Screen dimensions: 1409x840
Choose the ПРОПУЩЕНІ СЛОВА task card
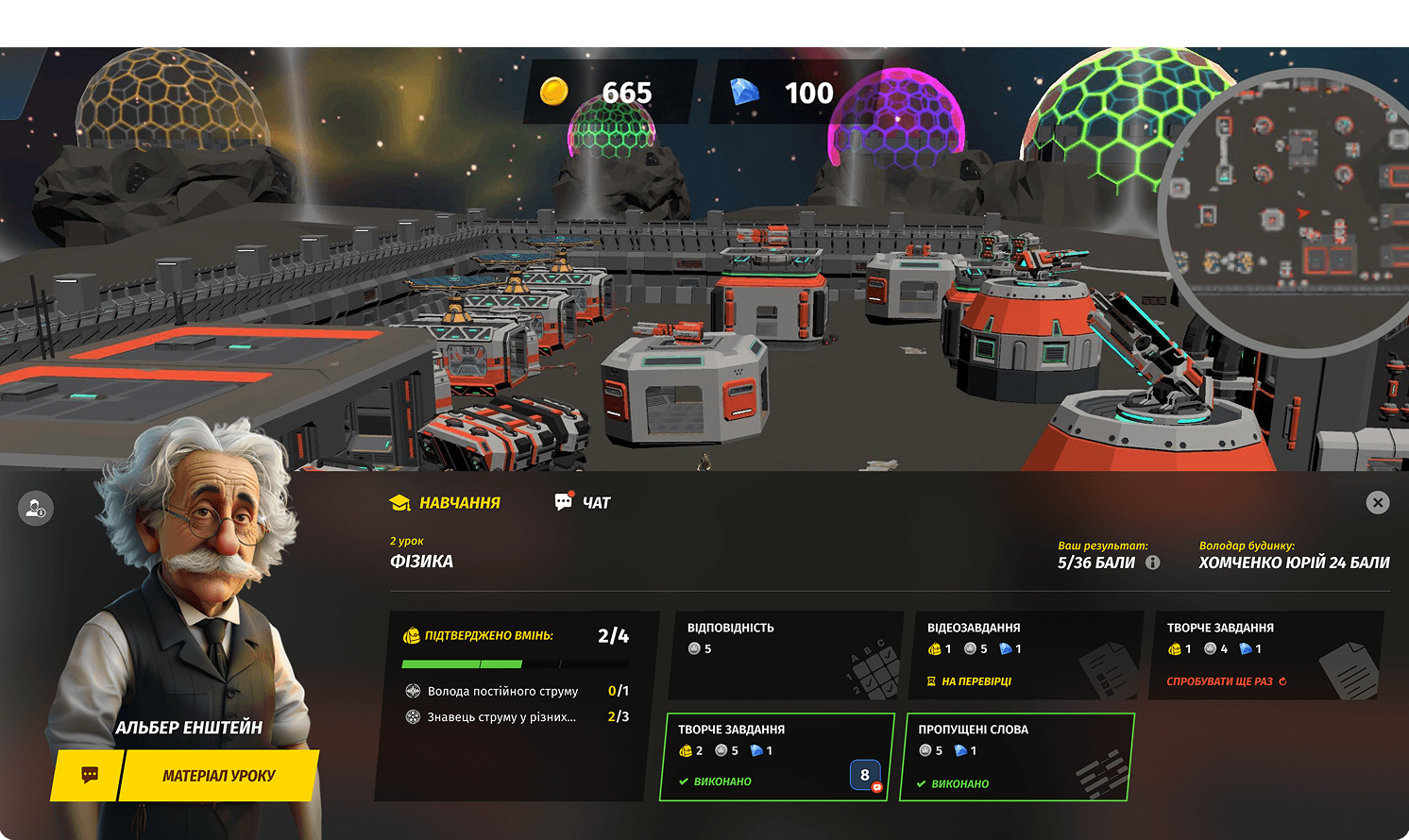click(1016, 757)
